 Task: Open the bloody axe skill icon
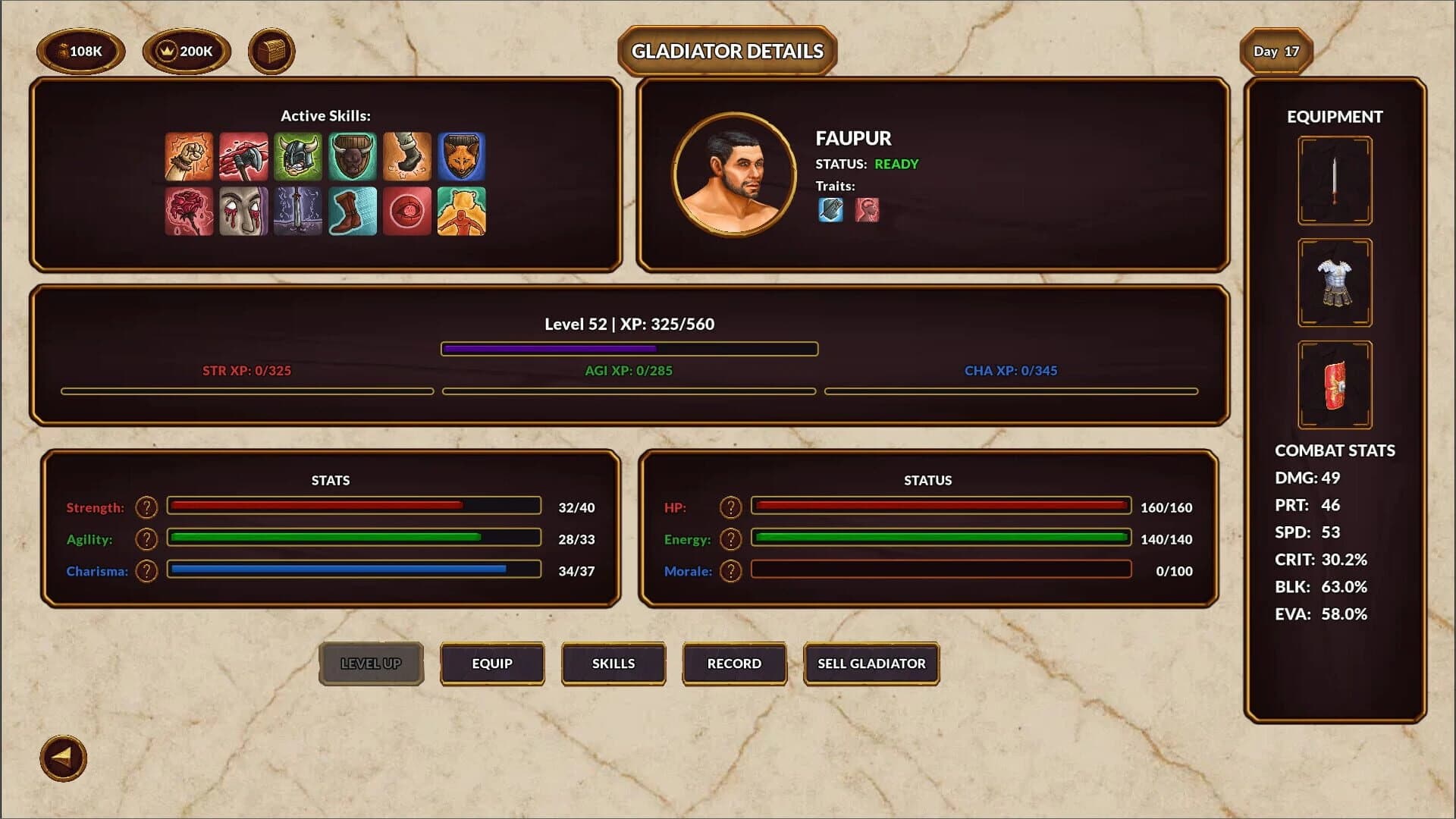(x=243, y=158)
